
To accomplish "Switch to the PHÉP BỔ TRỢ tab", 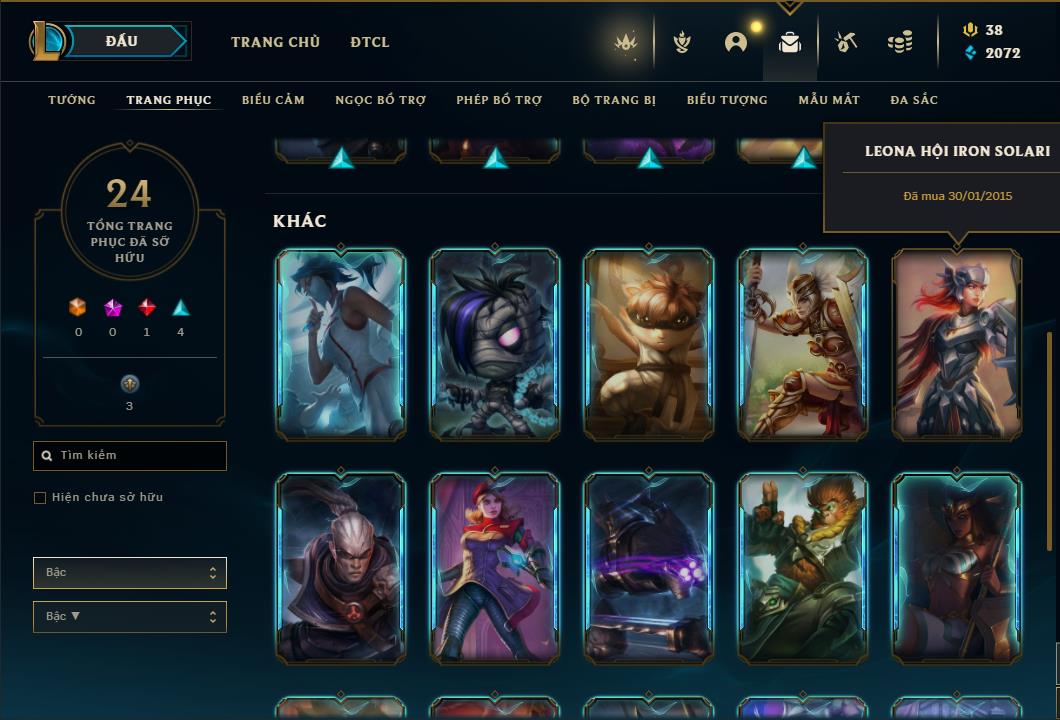I will point(499,100).
